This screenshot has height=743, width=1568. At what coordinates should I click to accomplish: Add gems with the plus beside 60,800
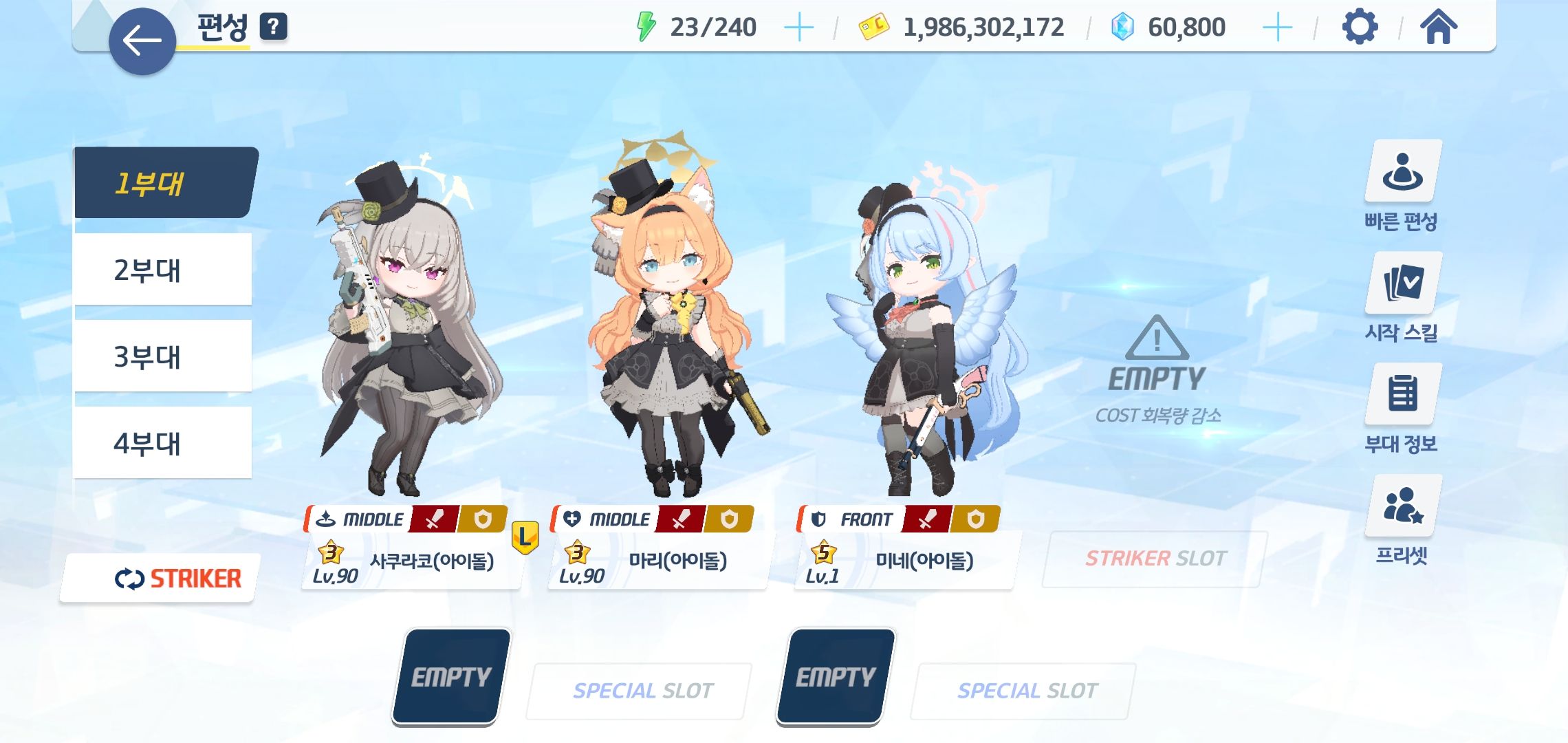pyautogui.click(x=1277, y=28)
